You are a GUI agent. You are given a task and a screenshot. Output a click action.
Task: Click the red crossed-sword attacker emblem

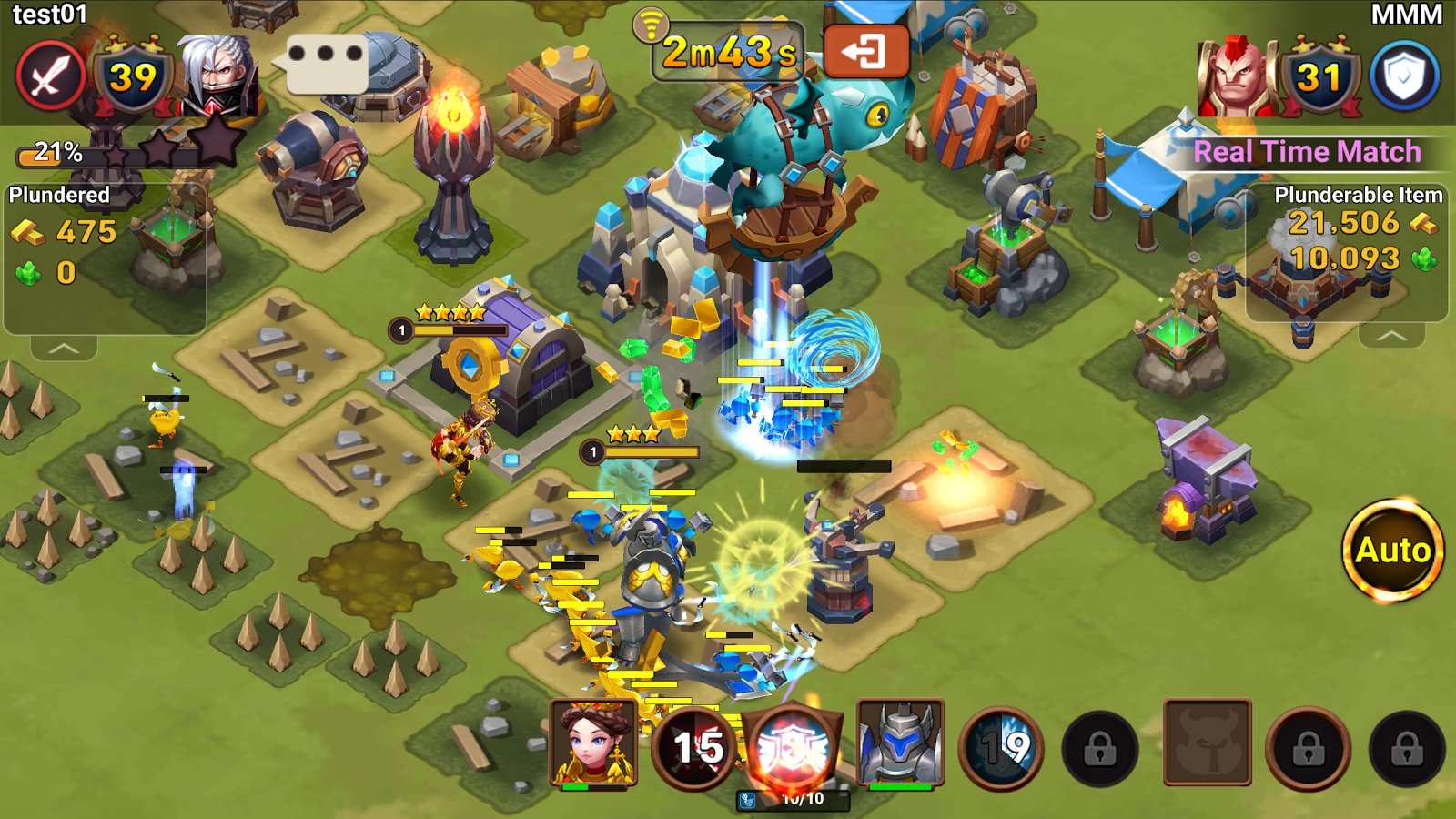tap(50, 76)
